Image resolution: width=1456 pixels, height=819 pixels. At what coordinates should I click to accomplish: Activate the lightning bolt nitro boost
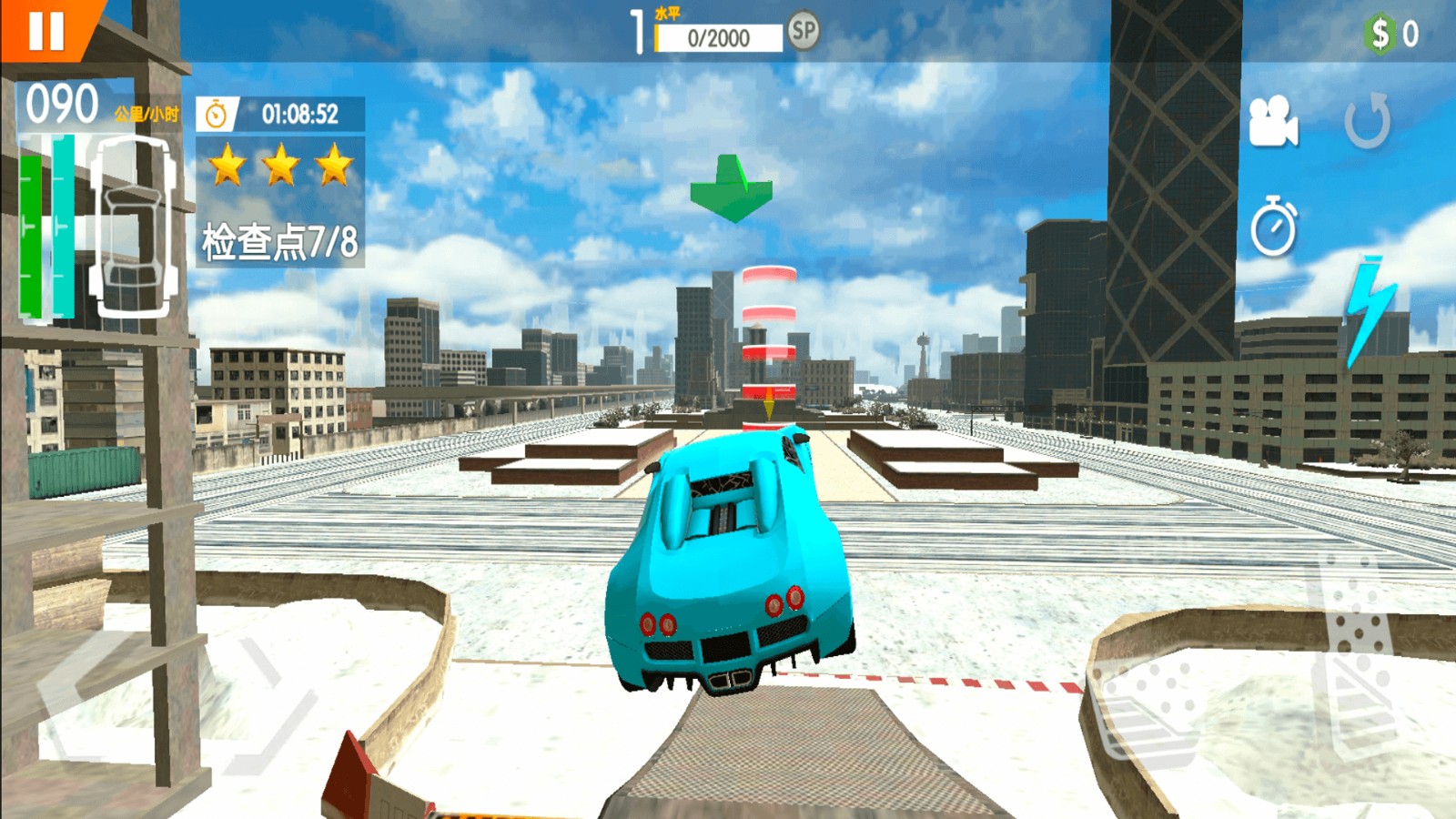1370,309
